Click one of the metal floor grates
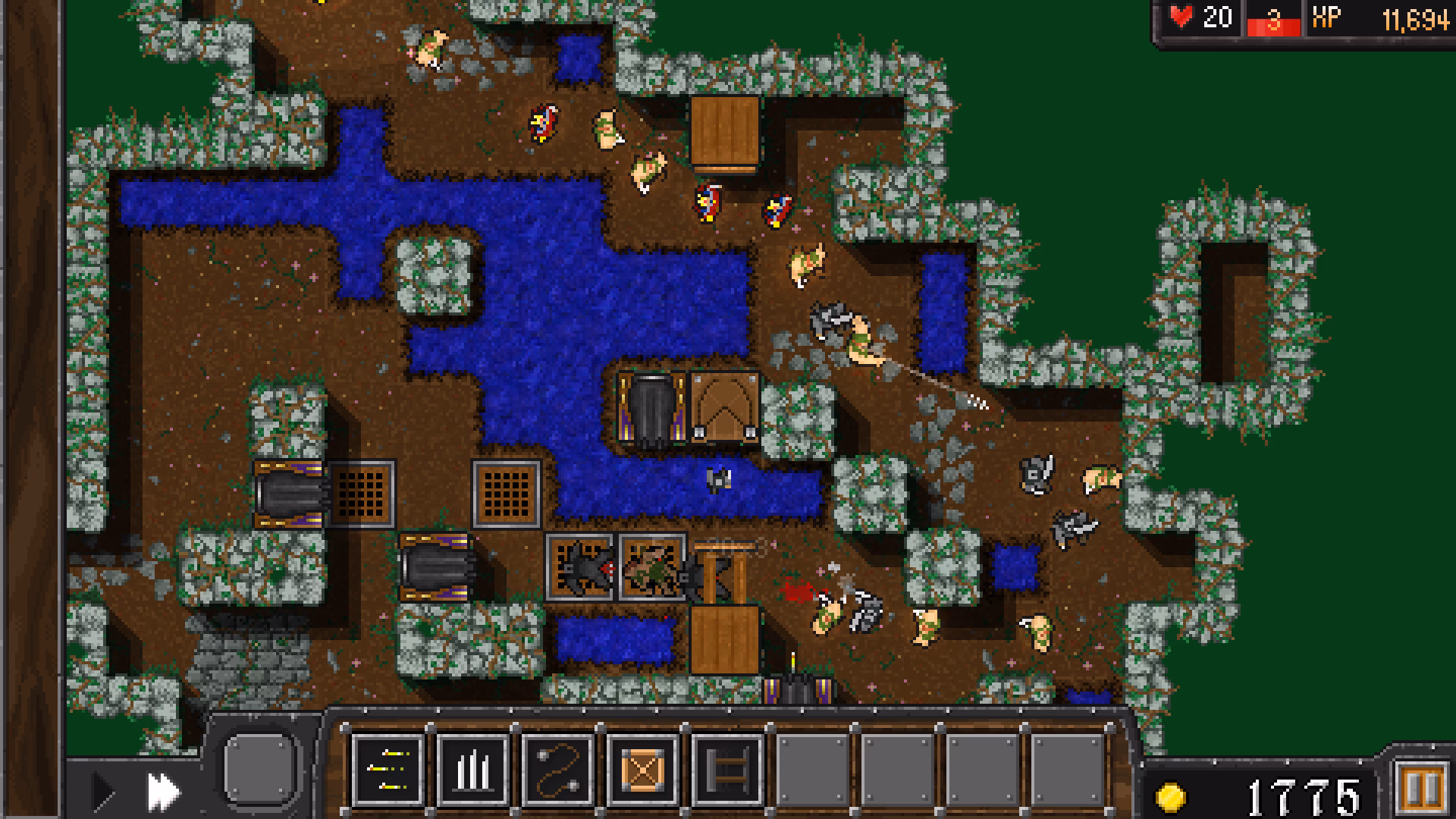1456x819 pixels. click(x=361, y=491)
